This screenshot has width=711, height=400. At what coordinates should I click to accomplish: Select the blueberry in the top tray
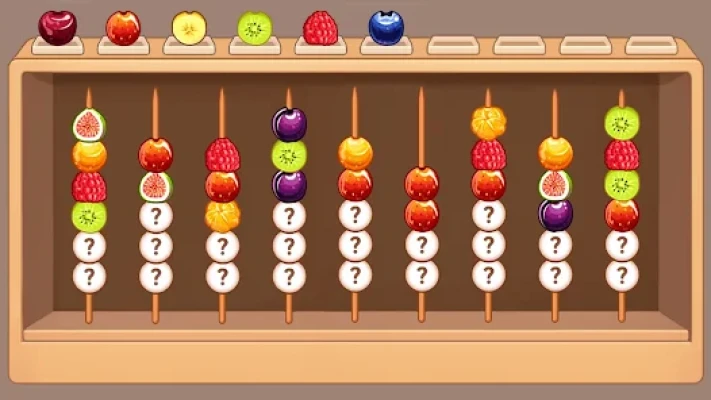click(386, 27)
